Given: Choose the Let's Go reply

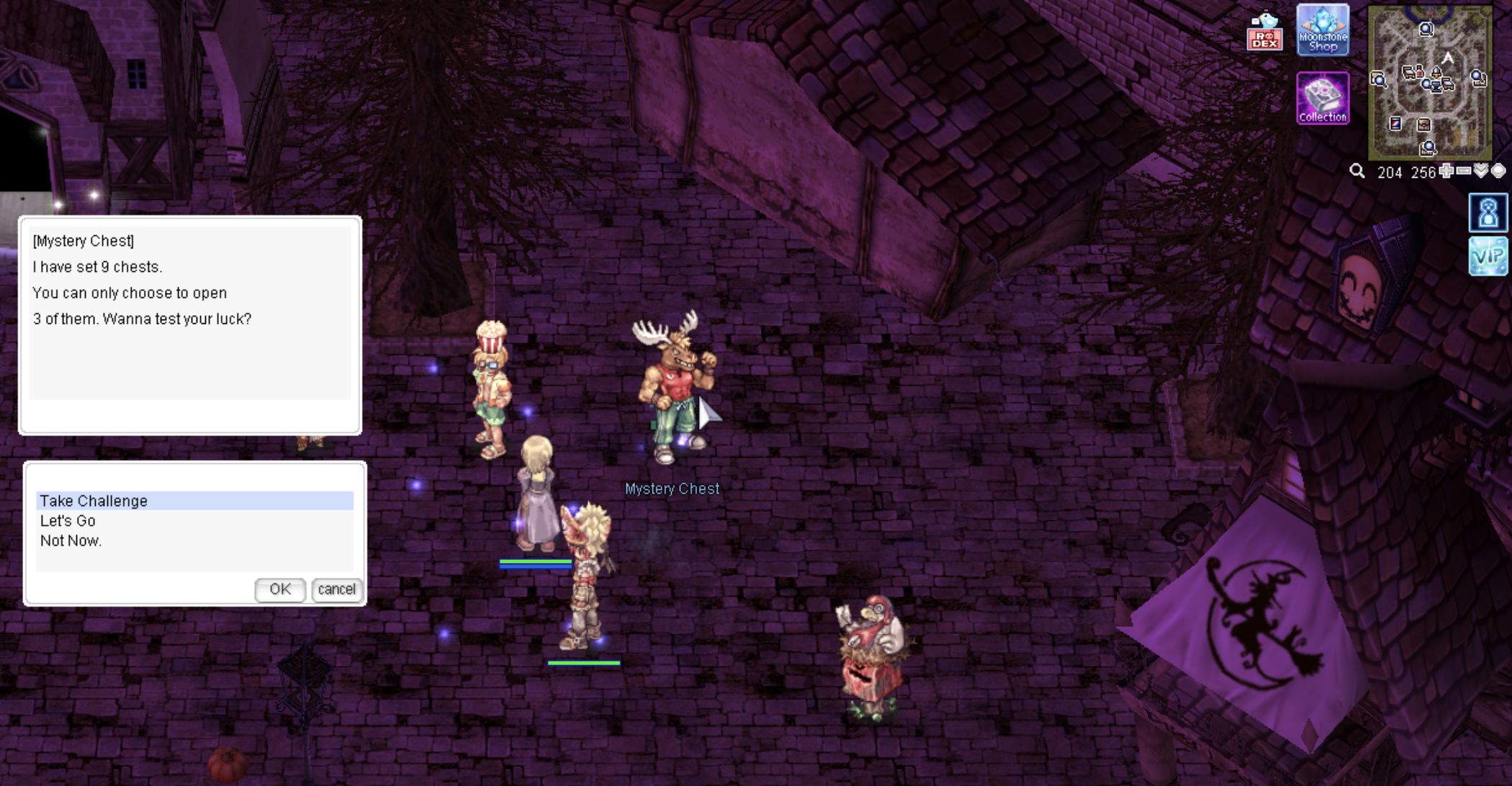Looking at the screenshot, I should [x=68, y=521].
